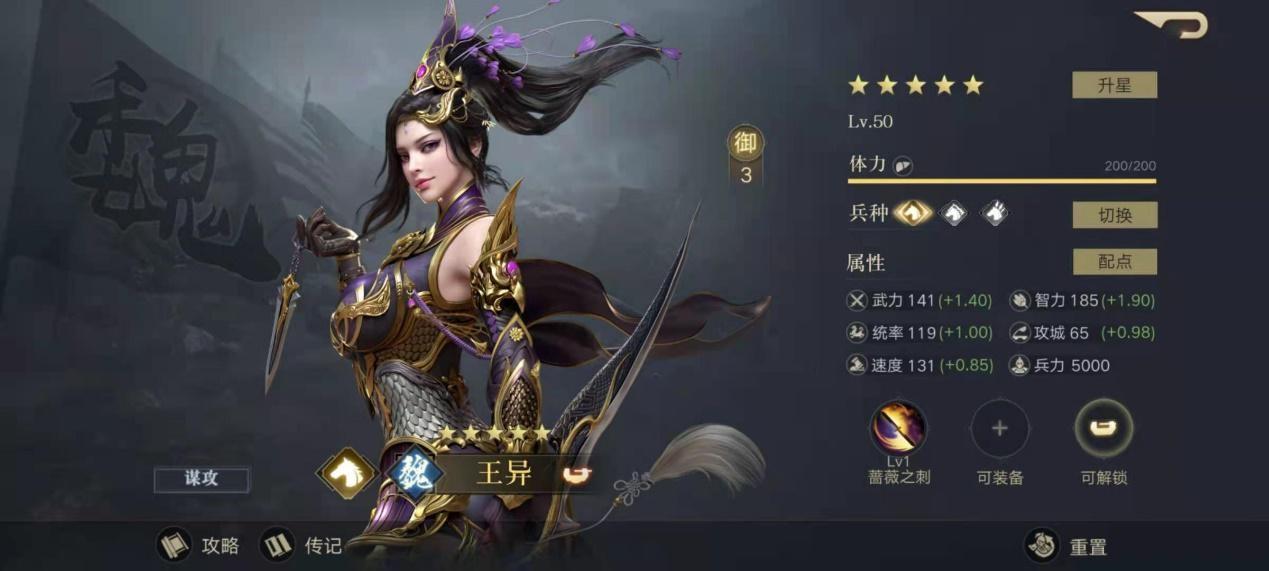Open 配点 attribute point allocation
1269x571 pixels.
[x=1114, y=262]
